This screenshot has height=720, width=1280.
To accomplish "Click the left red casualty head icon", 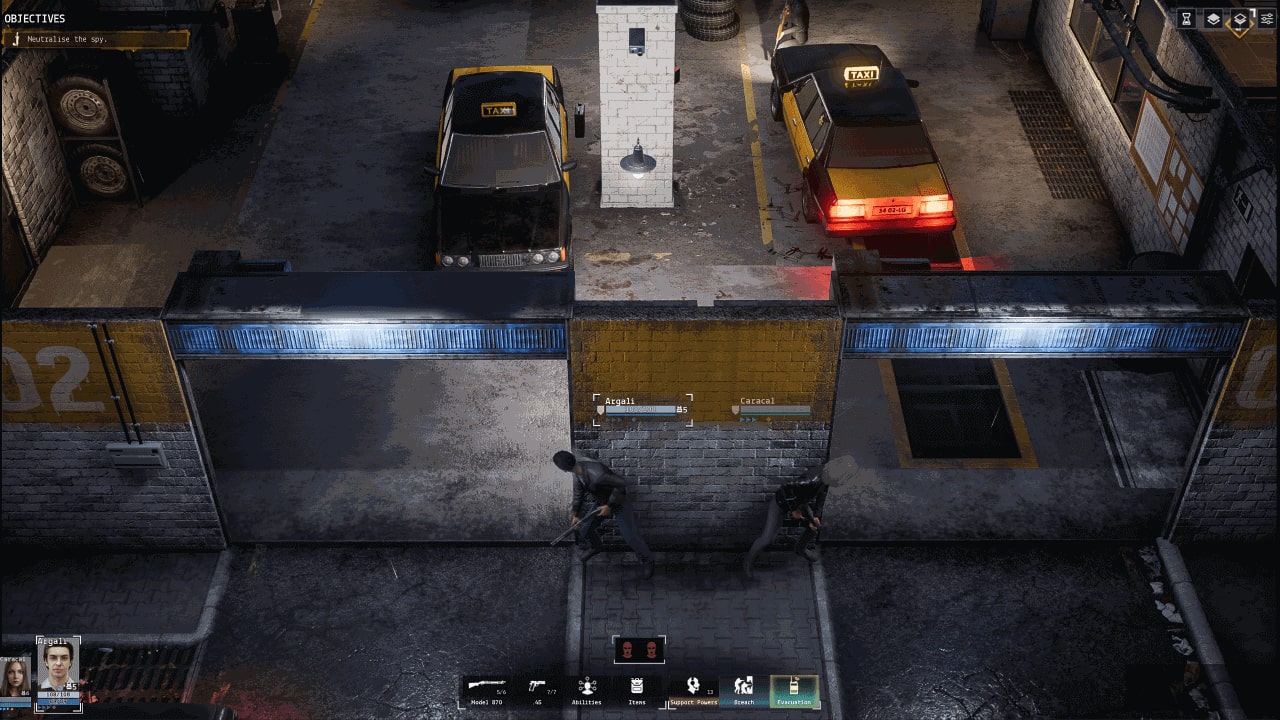I will (x=625, y=648).
